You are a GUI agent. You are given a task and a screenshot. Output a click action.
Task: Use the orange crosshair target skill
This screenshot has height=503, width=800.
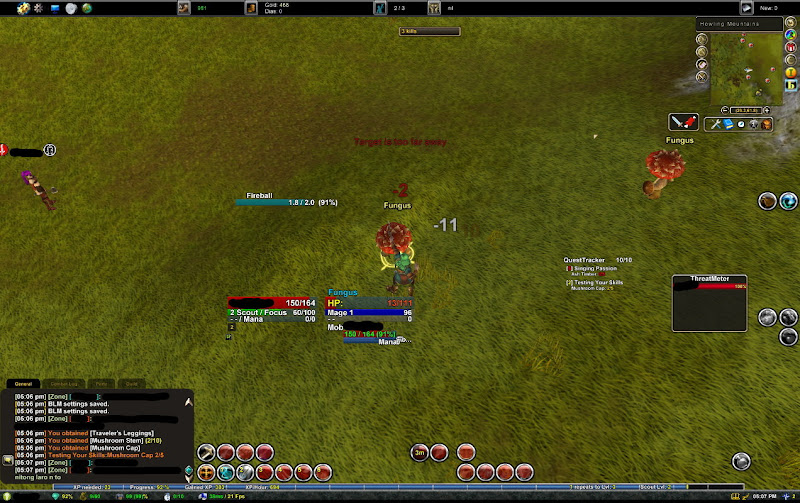tap(206, 472)
